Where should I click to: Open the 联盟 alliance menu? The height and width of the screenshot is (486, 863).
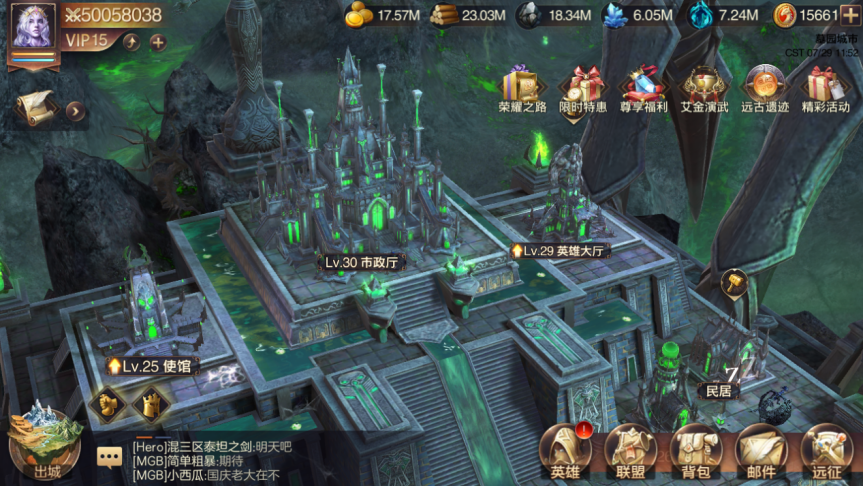click(630, 452)
